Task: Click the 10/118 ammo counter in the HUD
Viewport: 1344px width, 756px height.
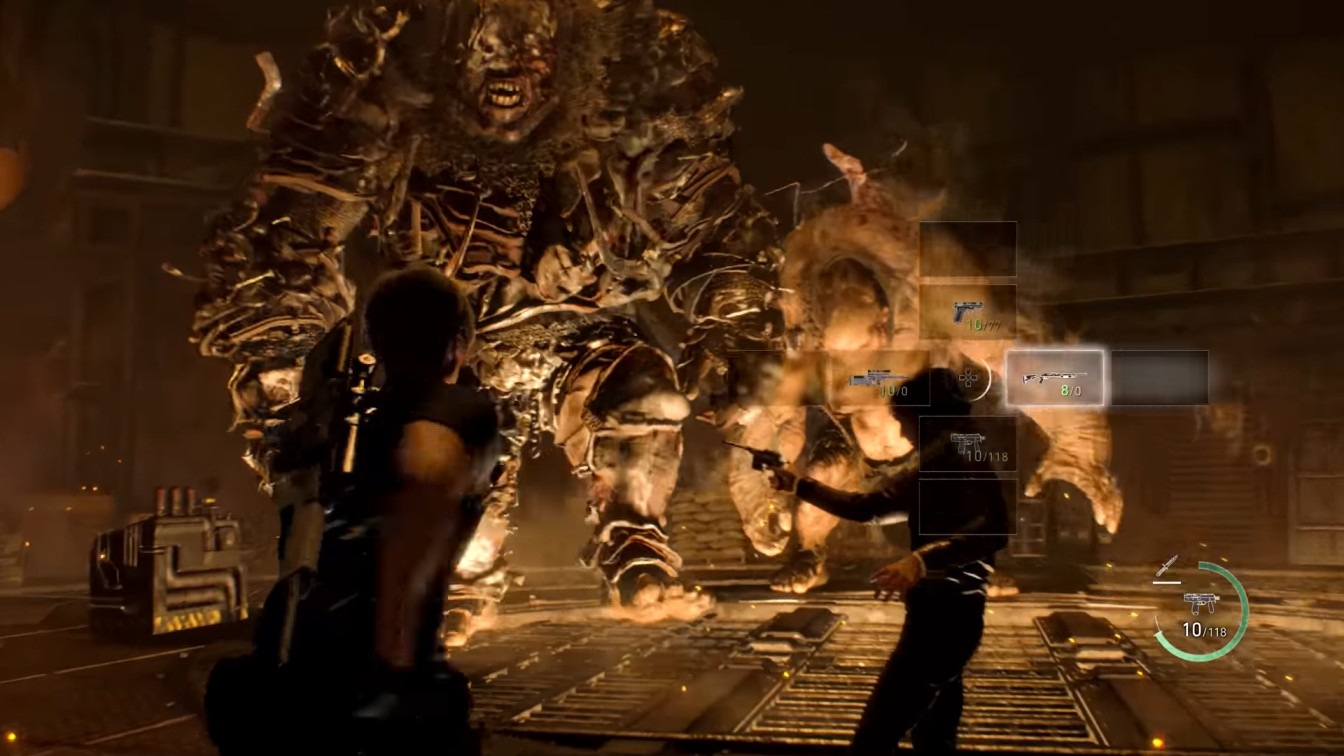Action: [1205, 629]
